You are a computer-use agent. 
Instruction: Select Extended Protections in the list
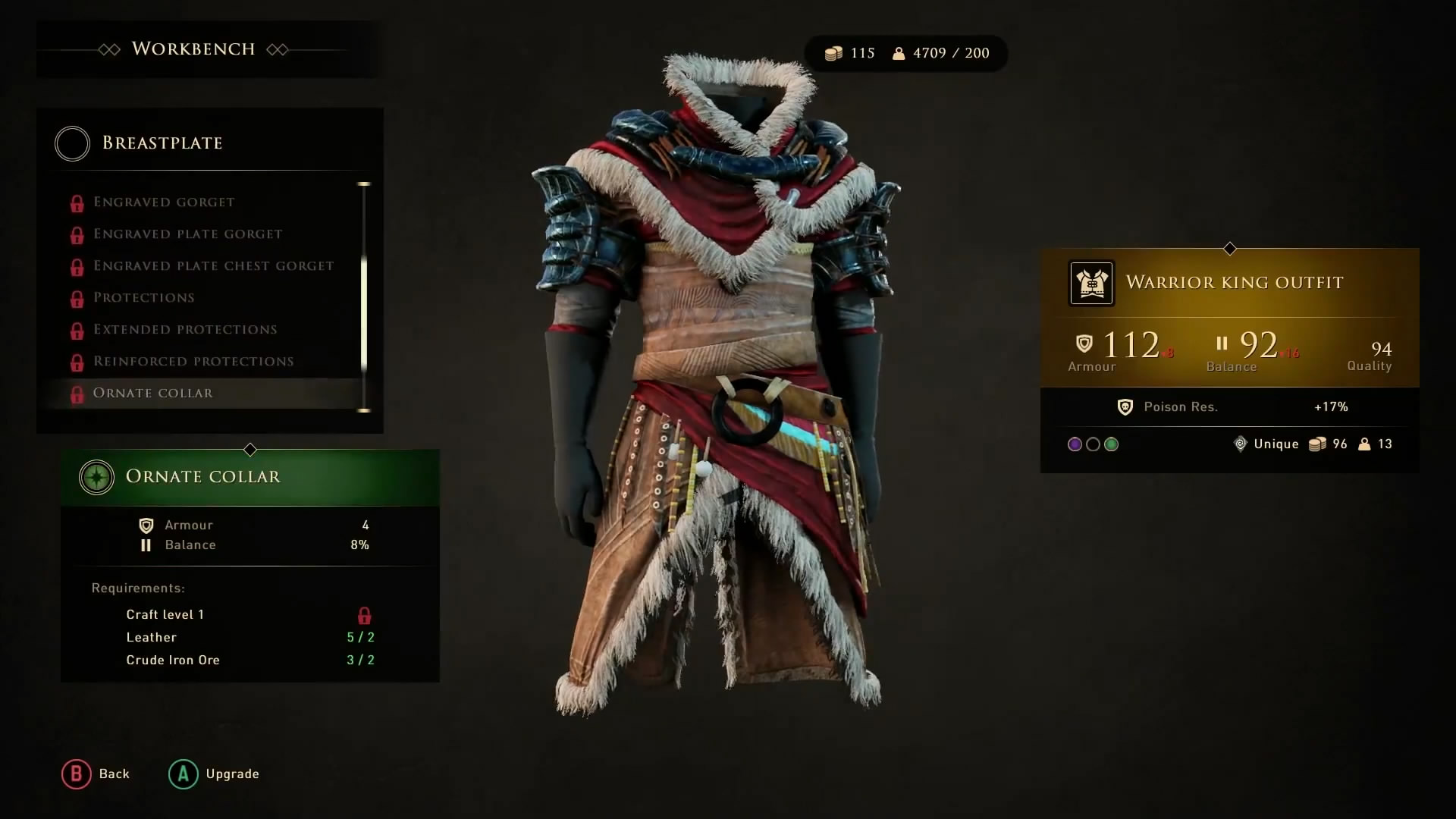coord(185,330)
